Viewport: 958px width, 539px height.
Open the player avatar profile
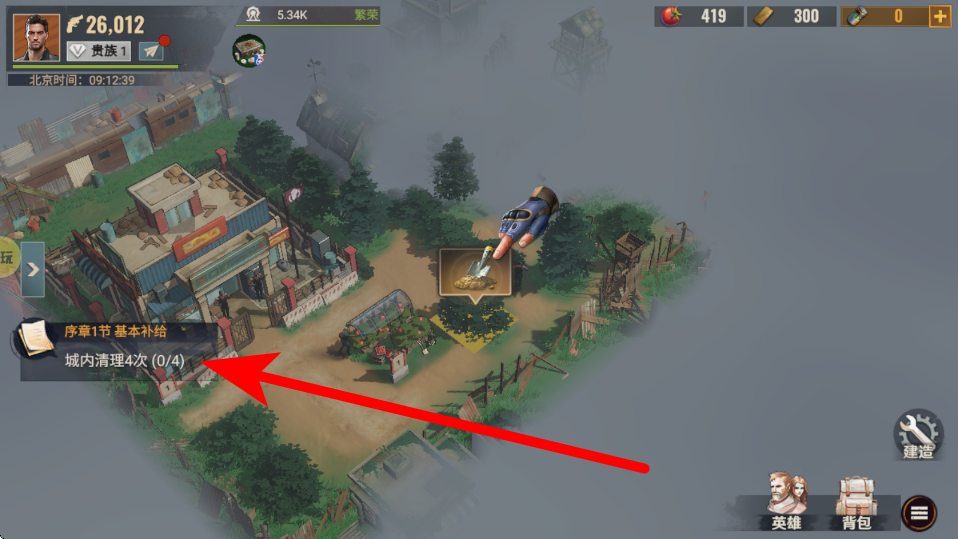tap(36, 37)
